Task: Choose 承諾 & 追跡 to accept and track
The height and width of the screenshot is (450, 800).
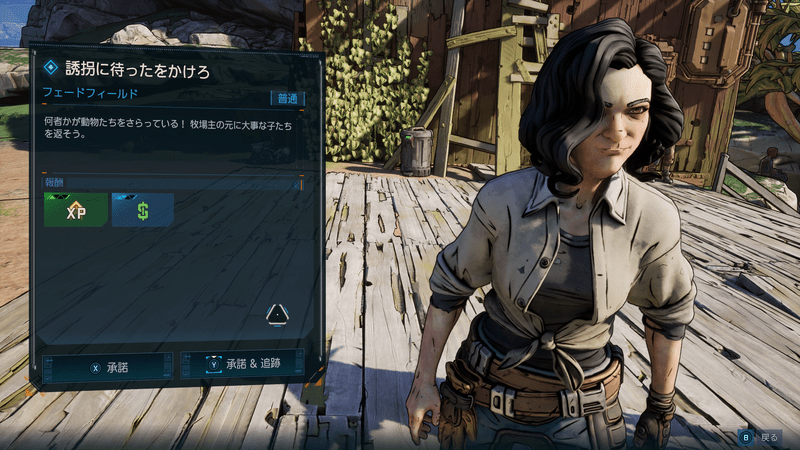Action: tap(243, 366)
